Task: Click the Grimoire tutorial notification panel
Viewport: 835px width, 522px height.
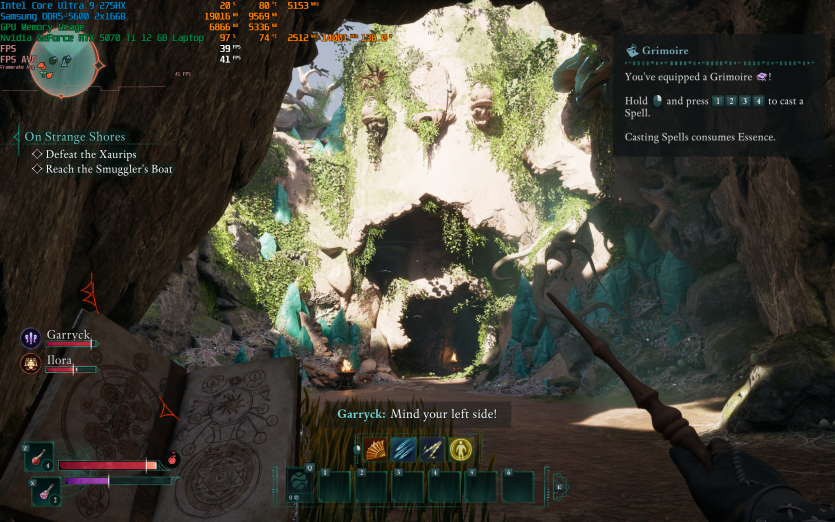Action: (722, 95)
